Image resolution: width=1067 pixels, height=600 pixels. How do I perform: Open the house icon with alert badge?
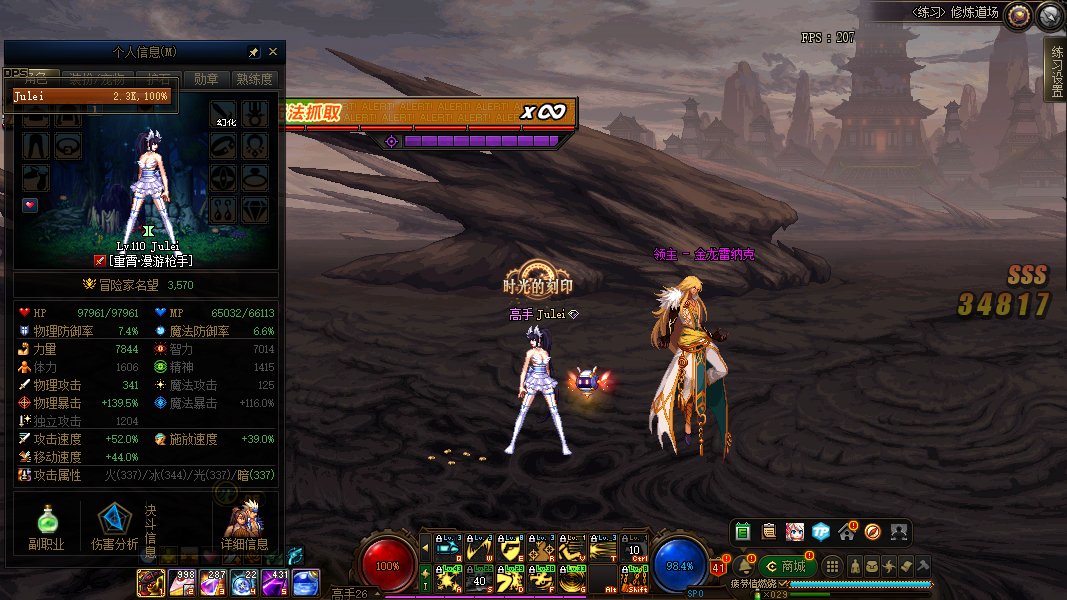[x=847, y=532]
